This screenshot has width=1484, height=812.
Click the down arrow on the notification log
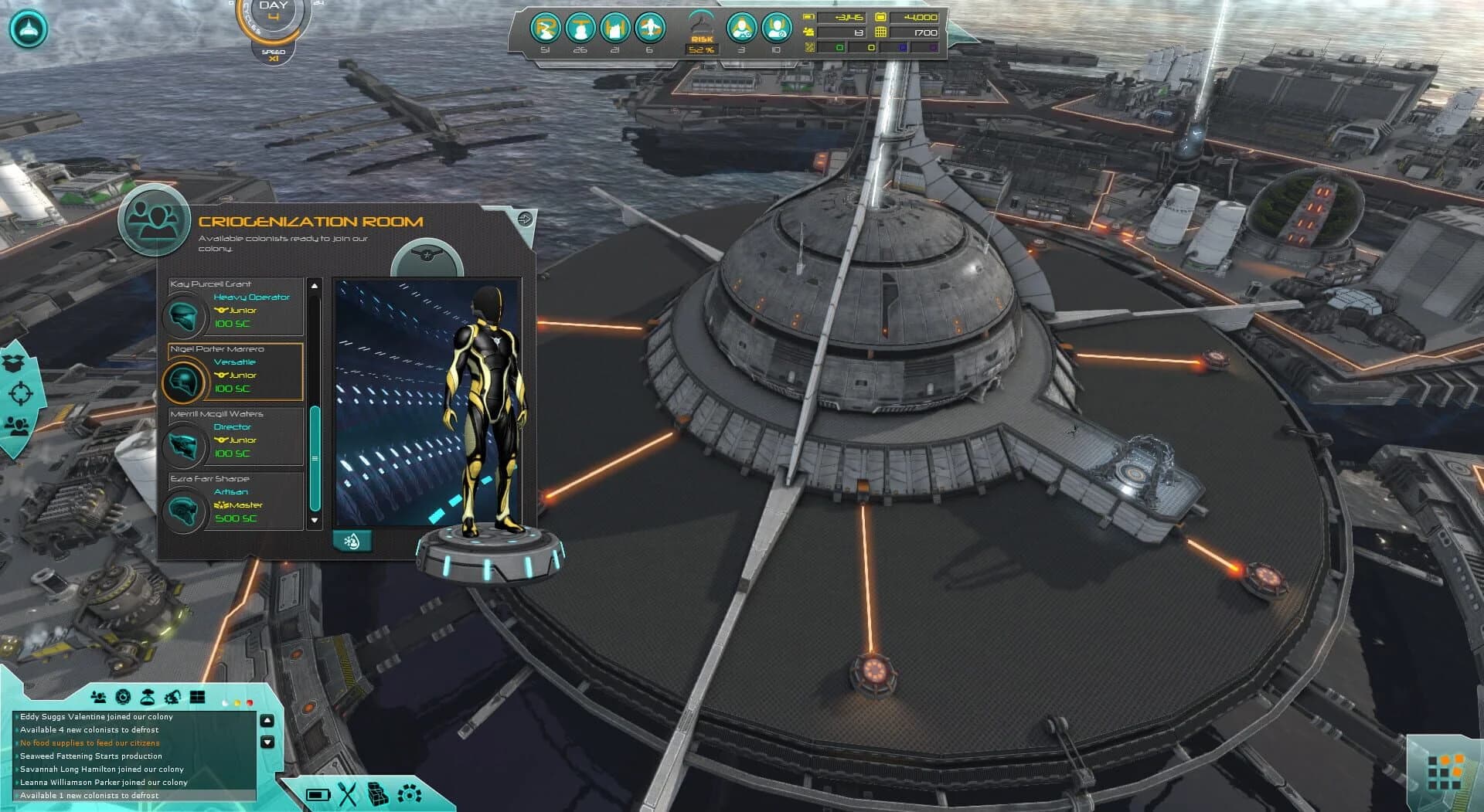point(267,742)
